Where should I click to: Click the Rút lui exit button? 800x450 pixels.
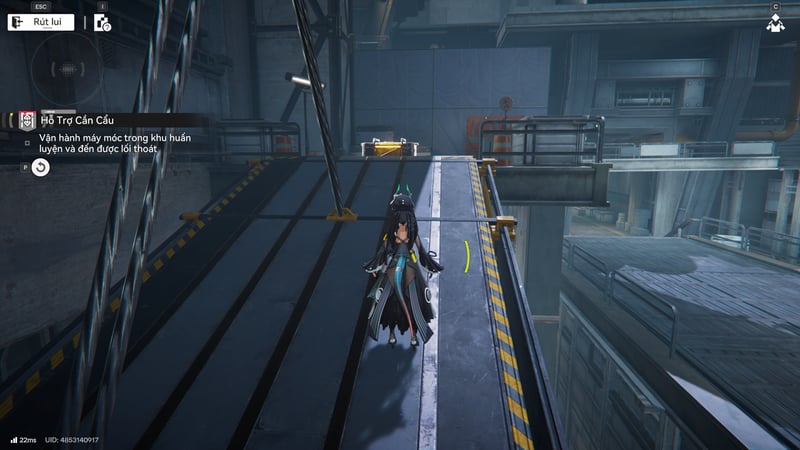click(x=43, y=22)
